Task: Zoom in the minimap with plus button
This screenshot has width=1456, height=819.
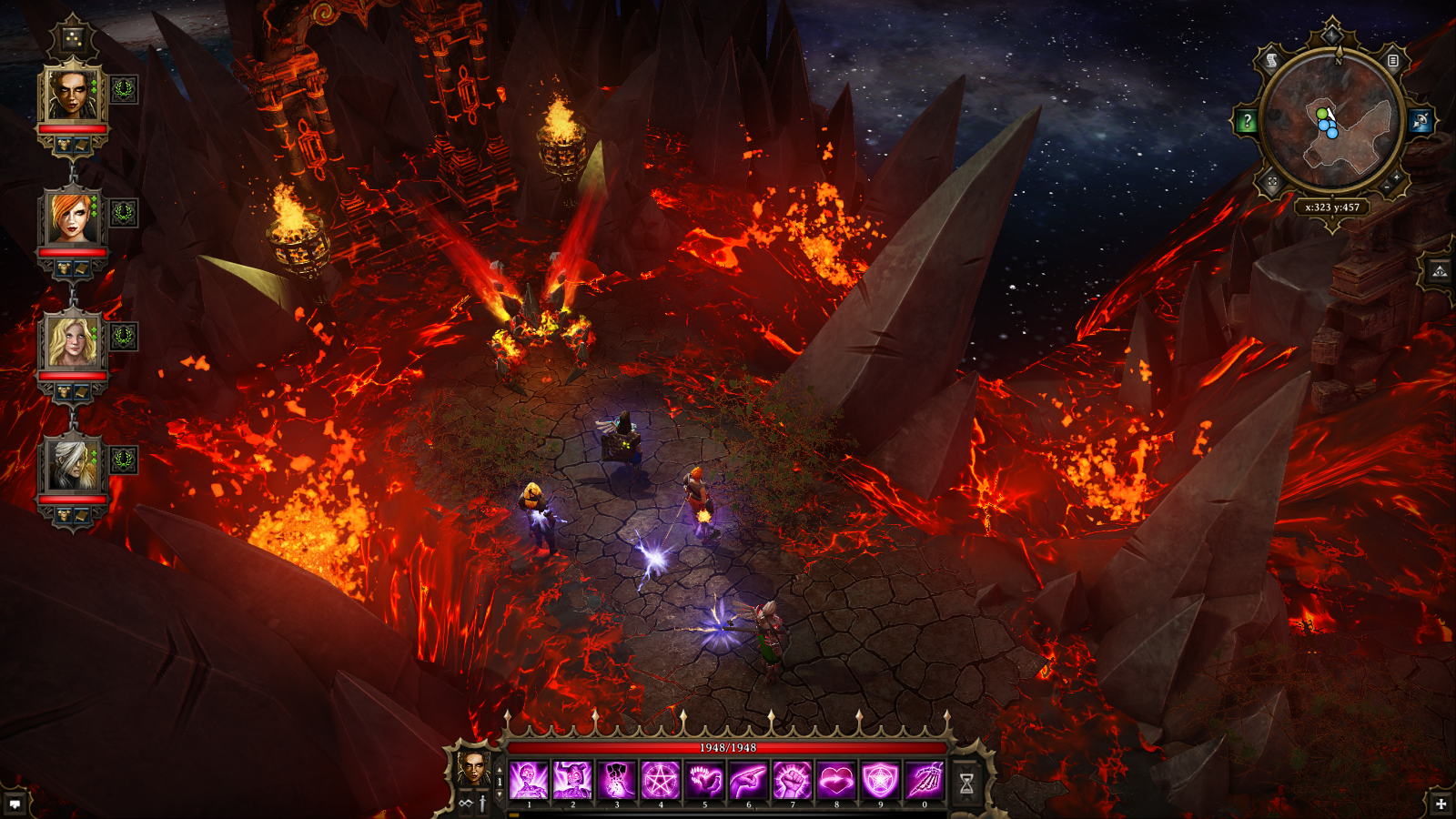Action: (x=1397, y=176)
